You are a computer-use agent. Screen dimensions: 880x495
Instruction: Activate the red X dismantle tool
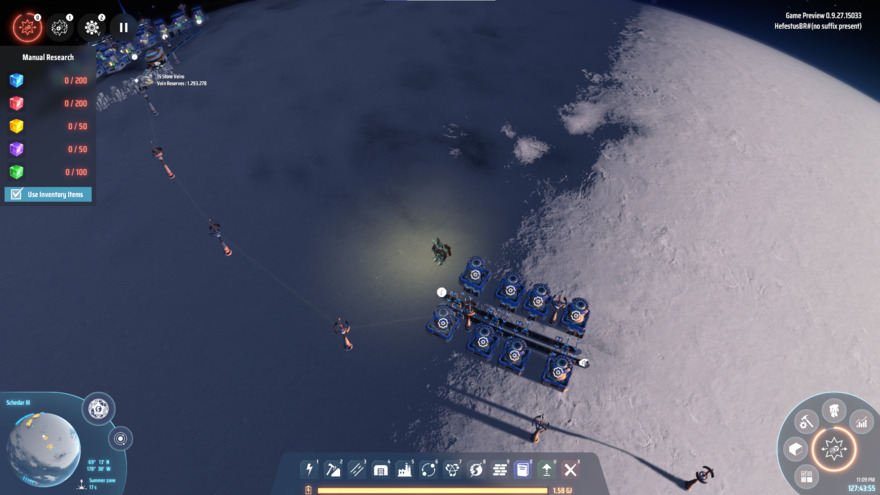coord(571,469)
